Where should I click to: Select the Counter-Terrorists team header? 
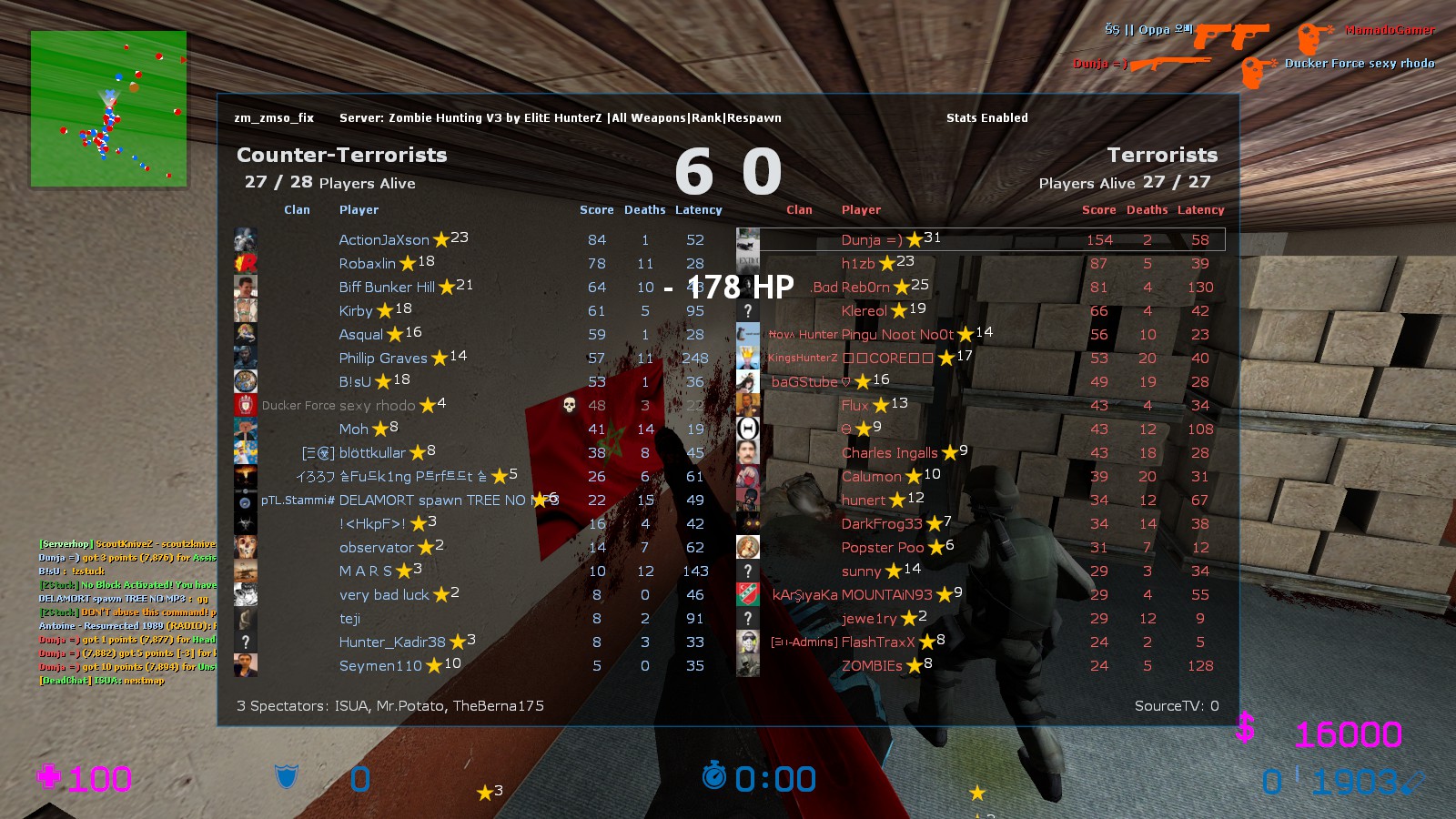pyautogui.click(x=342, y=155)
